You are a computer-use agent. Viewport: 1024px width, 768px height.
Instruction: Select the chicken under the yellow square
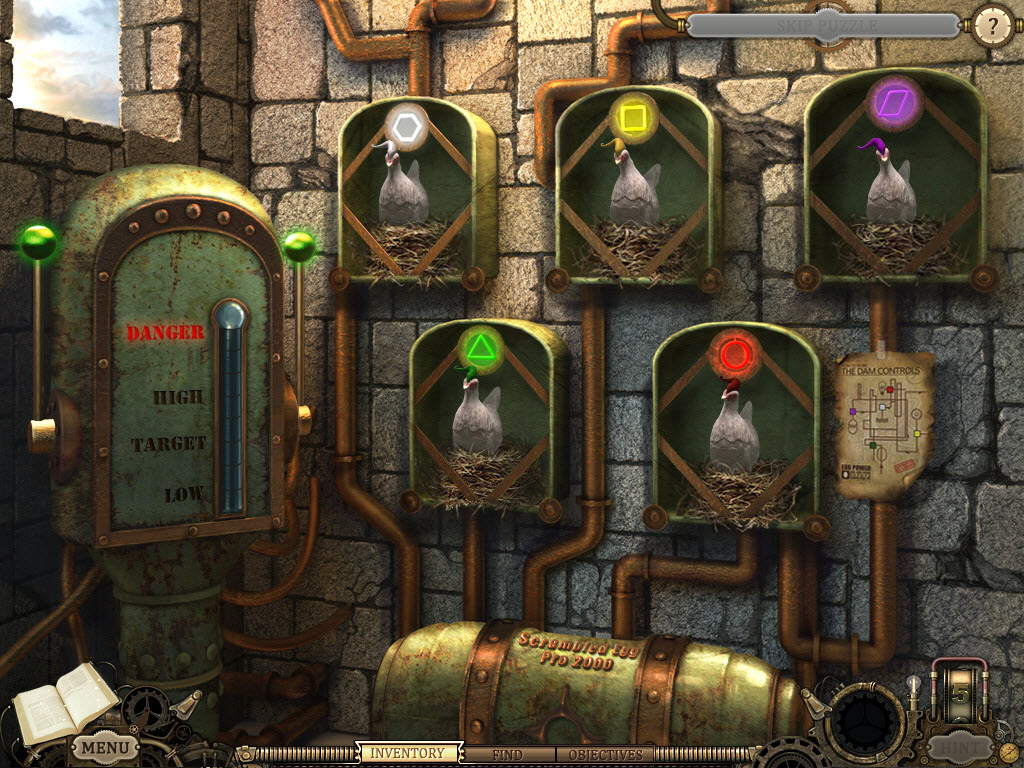coord(634,190)
